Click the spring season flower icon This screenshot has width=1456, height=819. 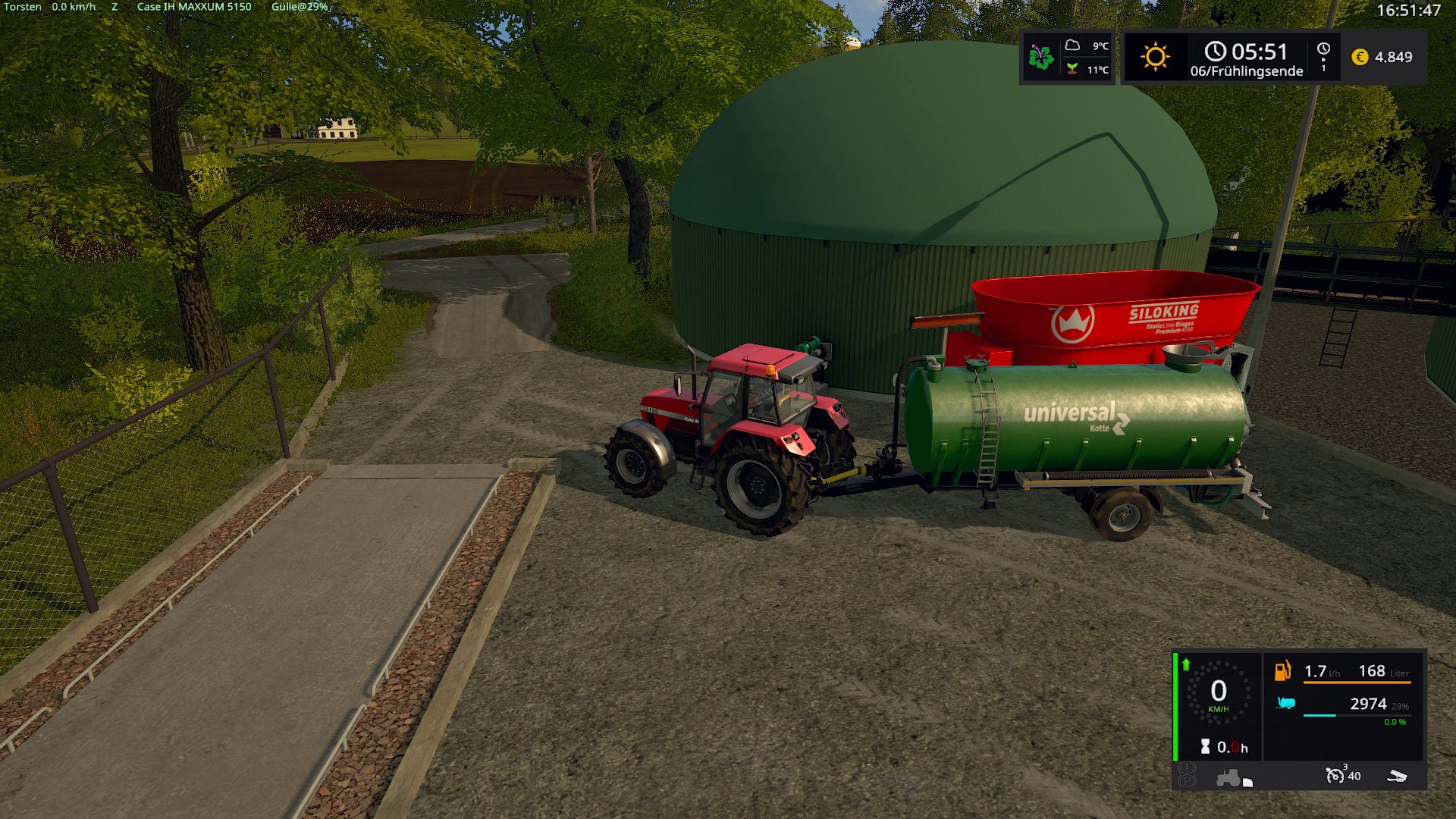pyautogui.click(x=1041, y=57)
